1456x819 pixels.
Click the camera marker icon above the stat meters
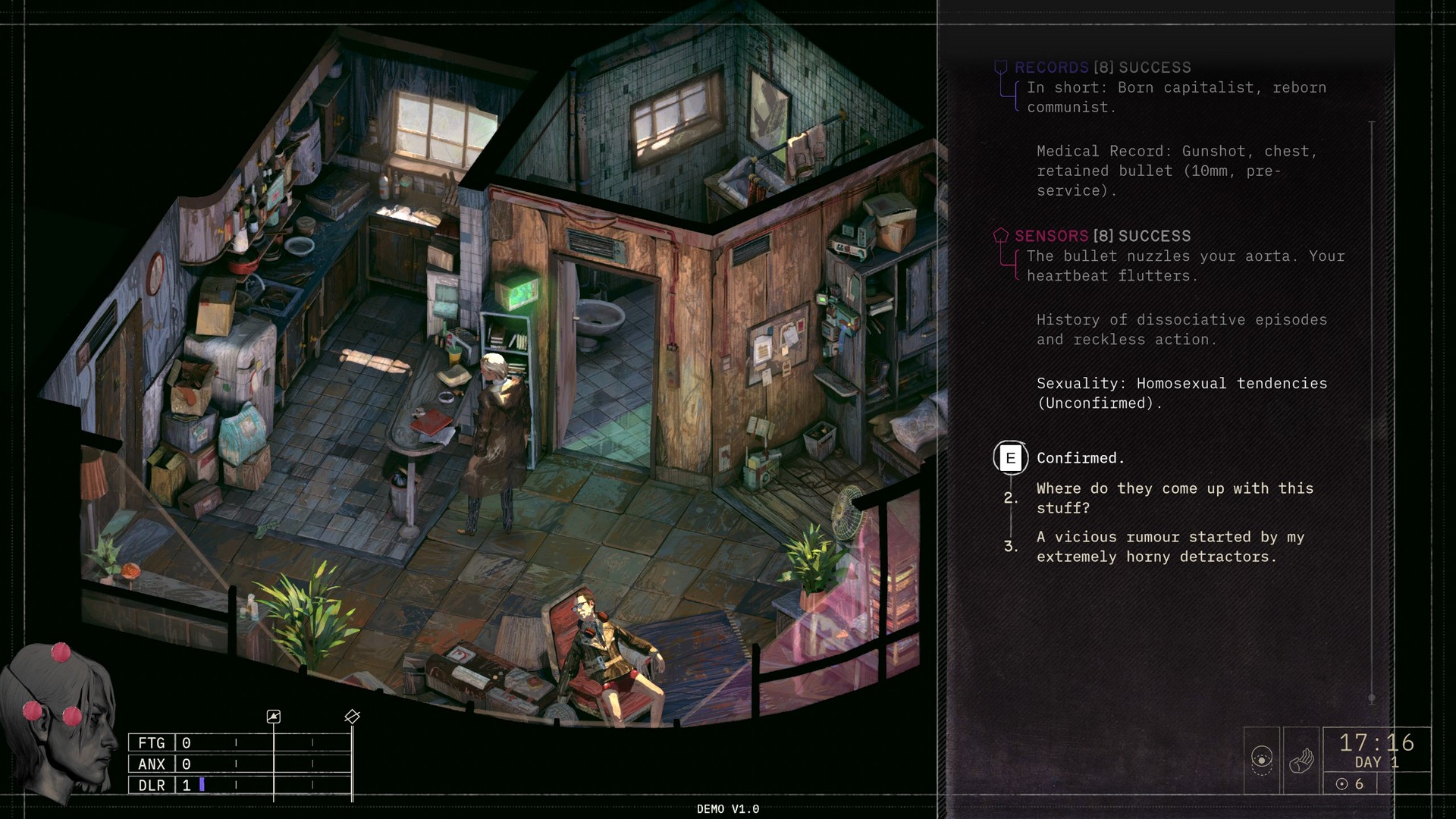(x=272, y=714)
